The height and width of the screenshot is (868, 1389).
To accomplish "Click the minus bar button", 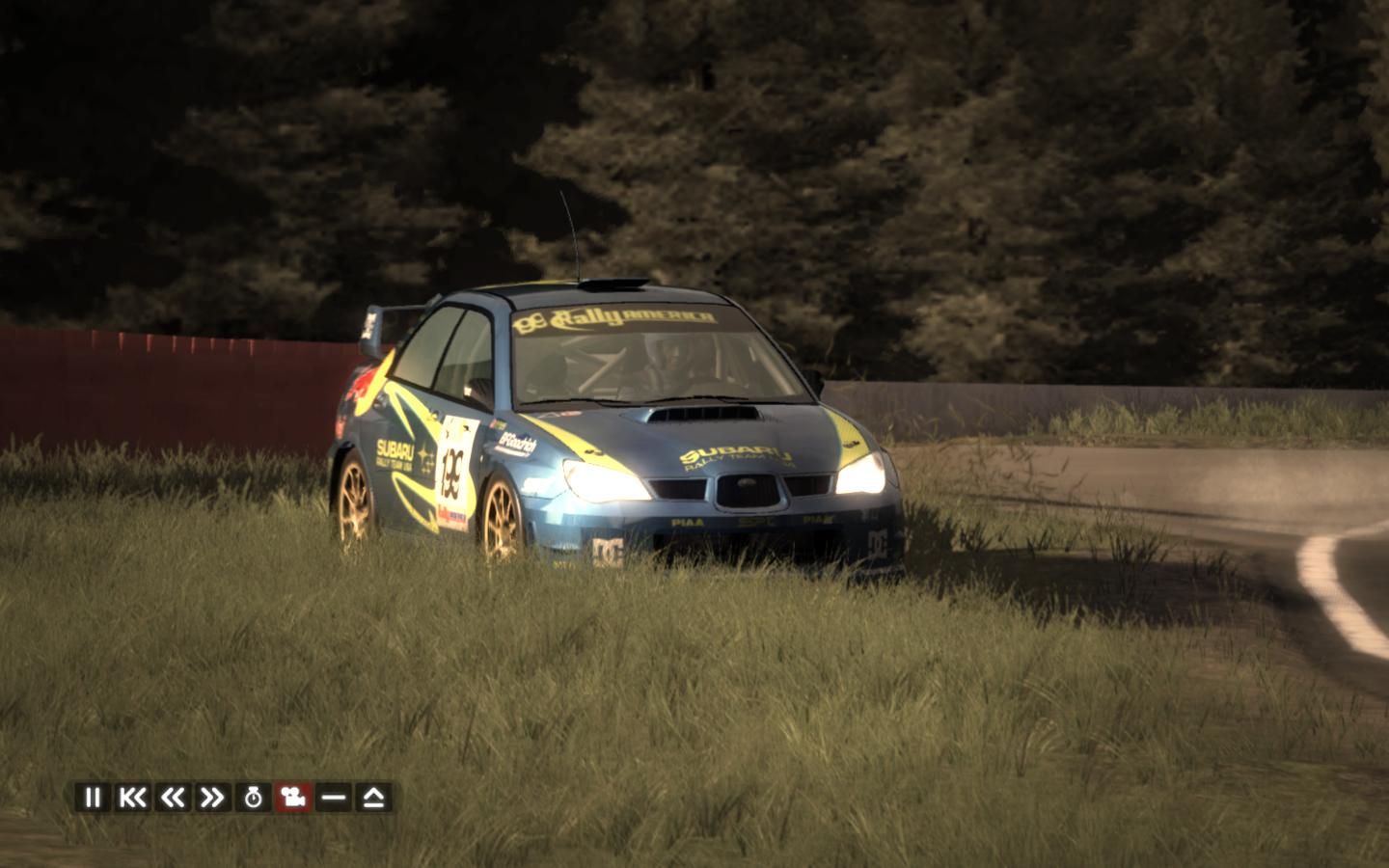I will tap(334, 798).
